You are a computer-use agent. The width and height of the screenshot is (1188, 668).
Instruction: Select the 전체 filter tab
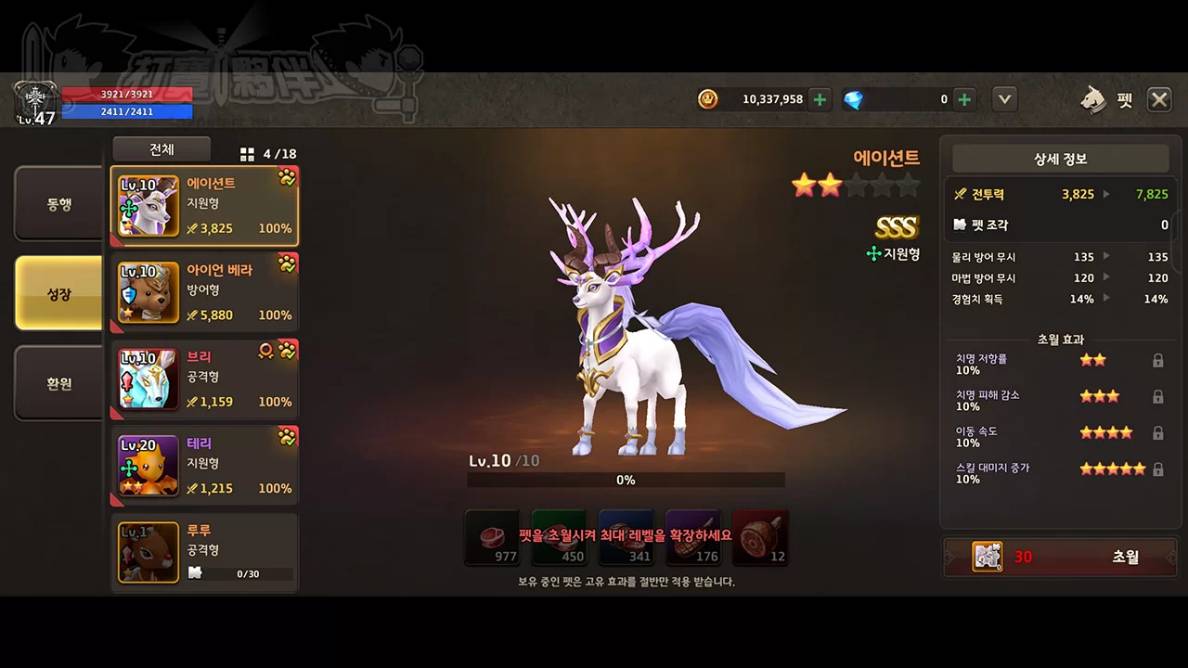(161, 150)
